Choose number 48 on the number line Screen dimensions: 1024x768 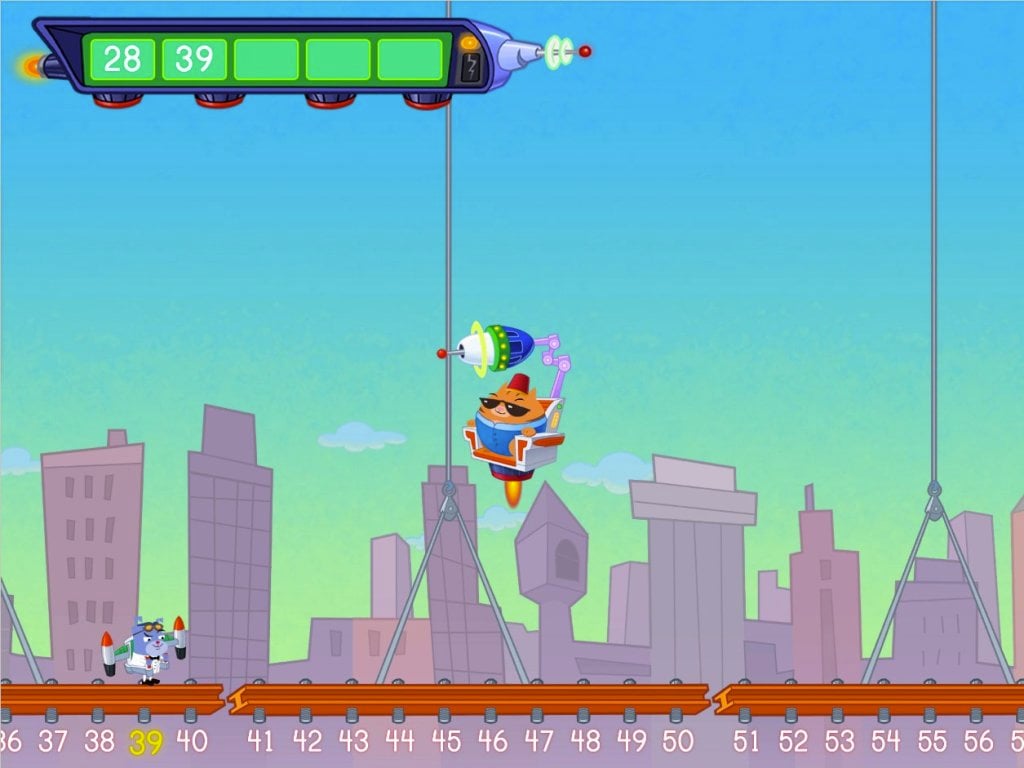click(x=585, y=741)
